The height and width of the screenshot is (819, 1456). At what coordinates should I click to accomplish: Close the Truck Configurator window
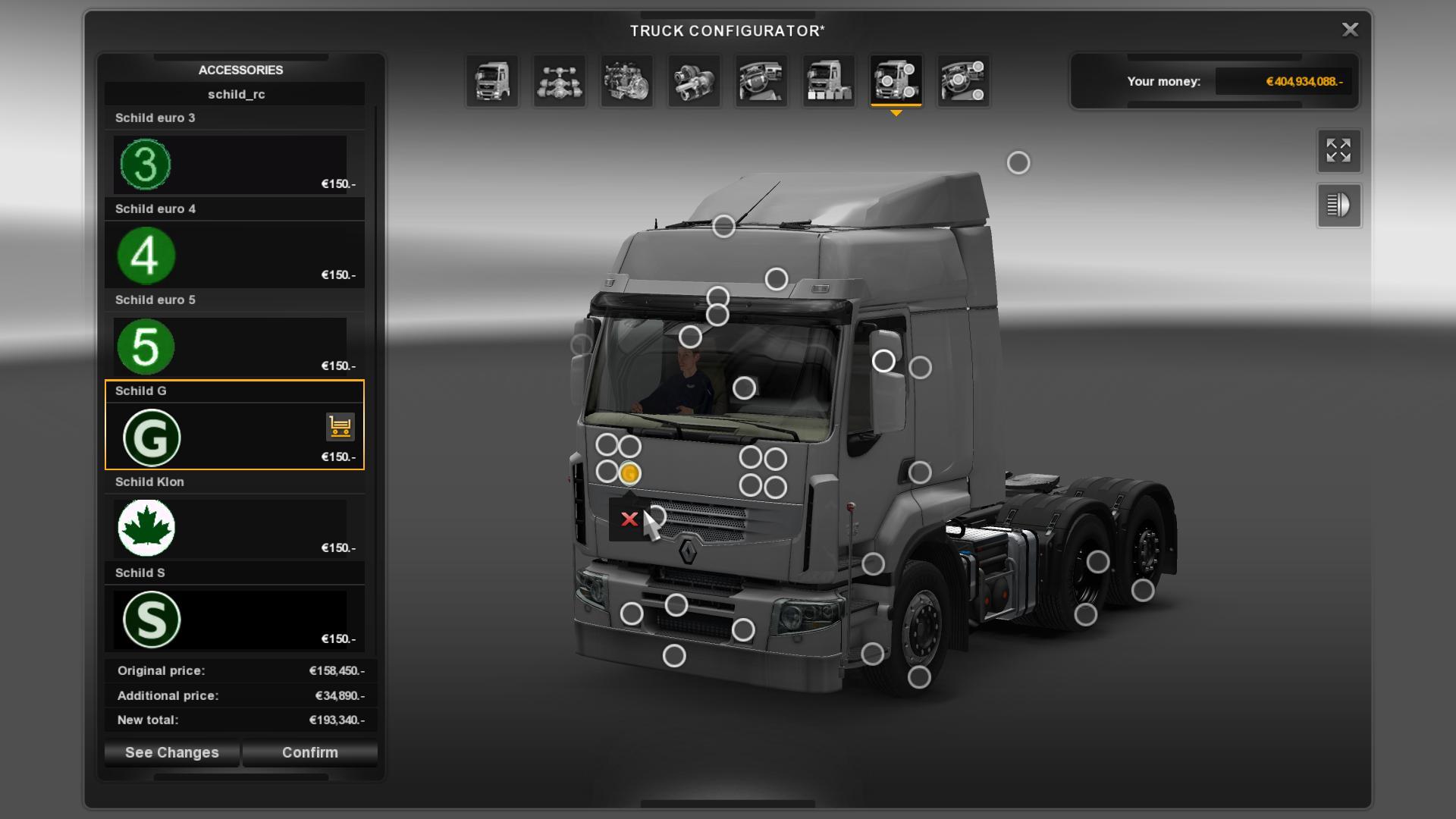pyautogui.click(x=1350, y=30)
